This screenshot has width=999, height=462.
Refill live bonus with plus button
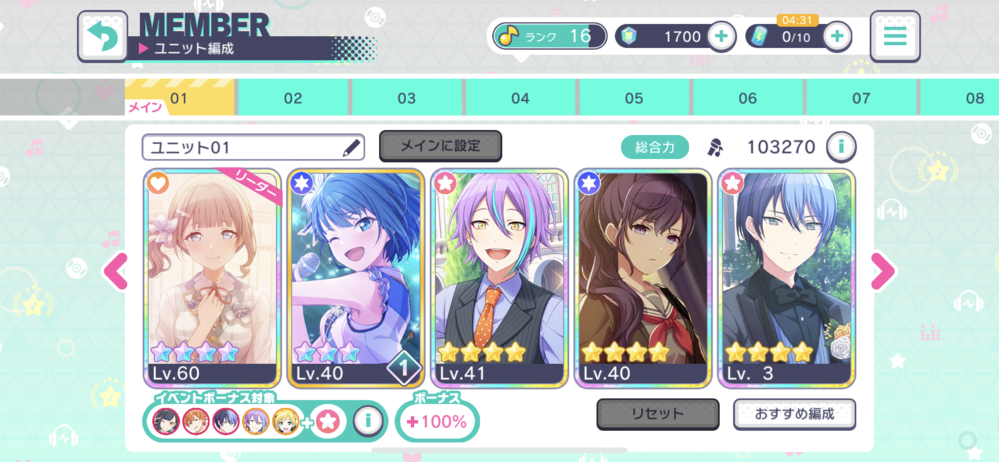[x=837, y=37]
